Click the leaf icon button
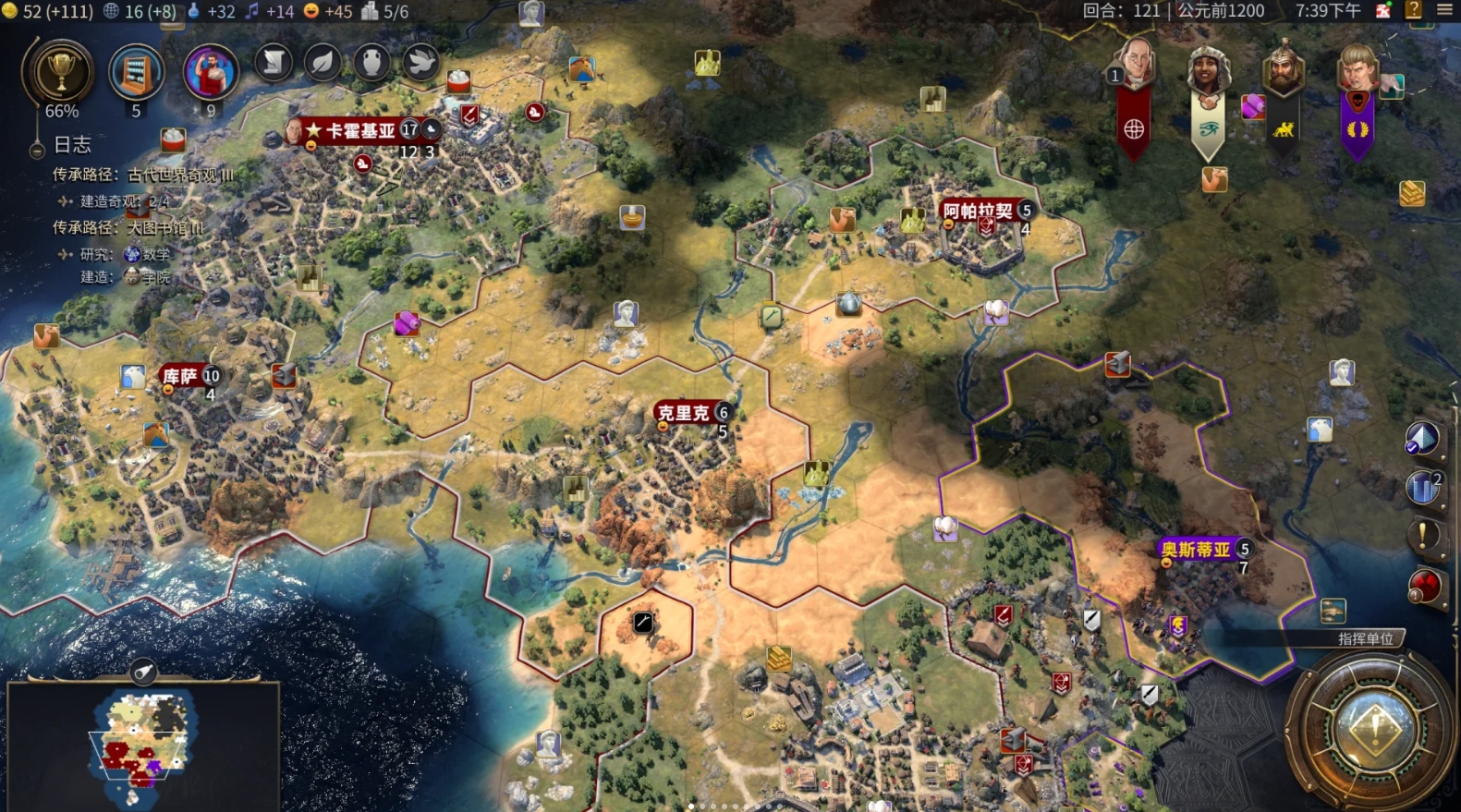This screenshot has height=812, width=1461. pos(323,63)
